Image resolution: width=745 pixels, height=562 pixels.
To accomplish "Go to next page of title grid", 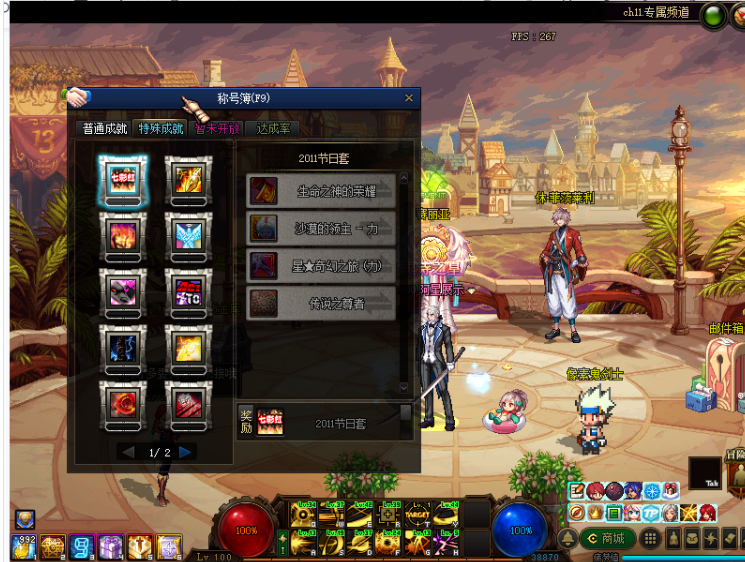I will [x=186, y=452].
